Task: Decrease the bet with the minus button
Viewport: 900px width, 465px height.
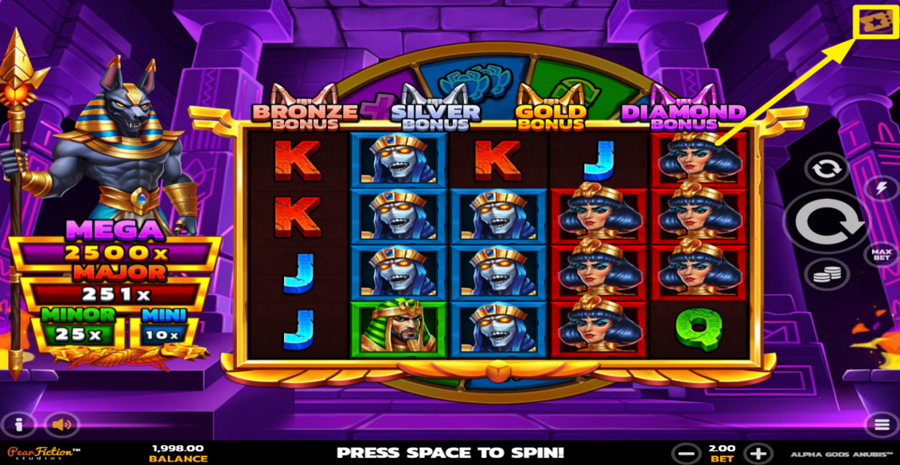Action: [x=683, y=452]
